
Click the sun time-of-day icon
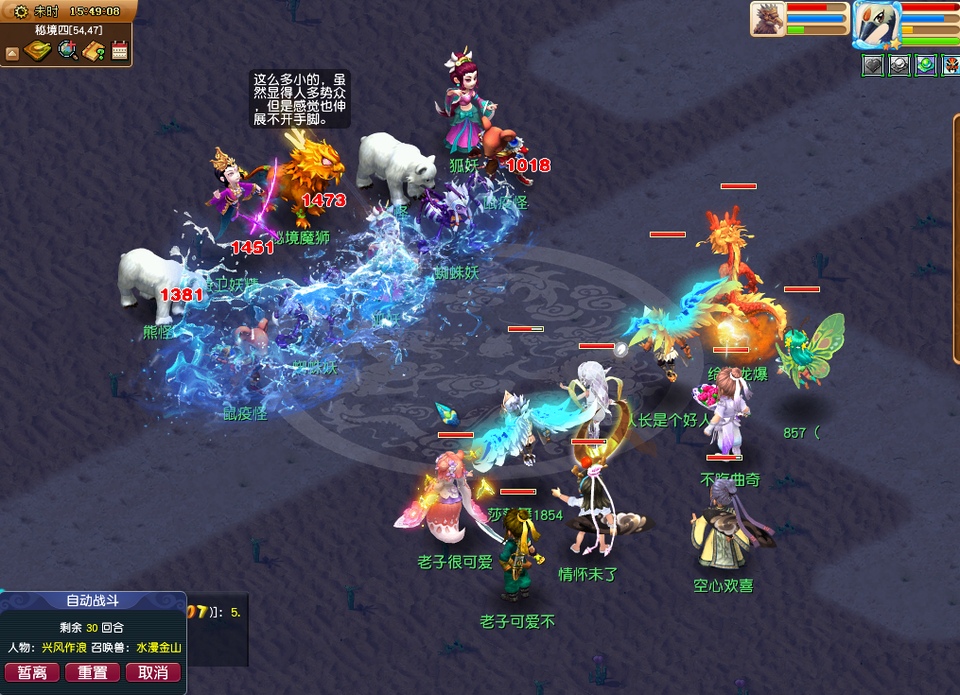tap(20, 11)
